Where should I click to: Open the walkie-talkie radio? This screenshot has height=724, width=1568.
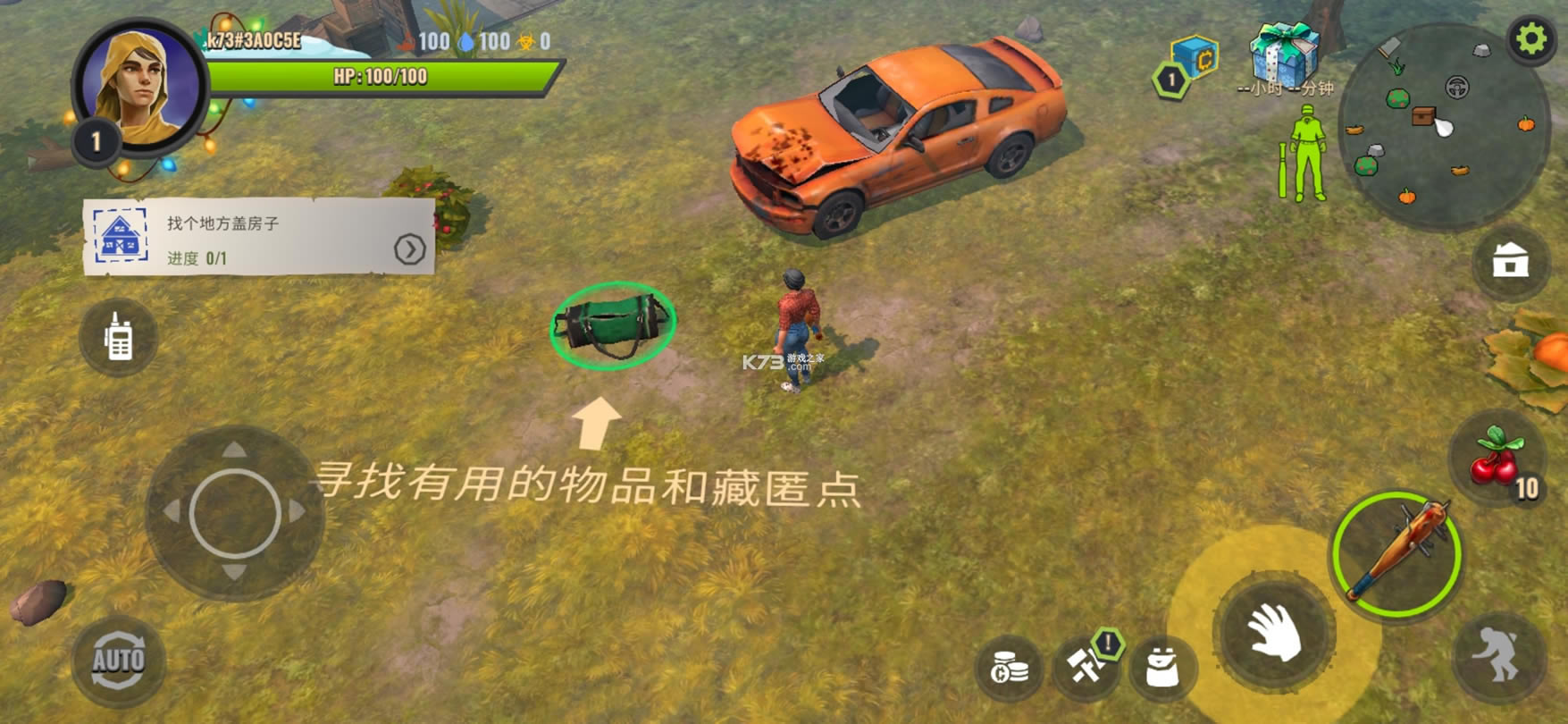click(119, 337)
